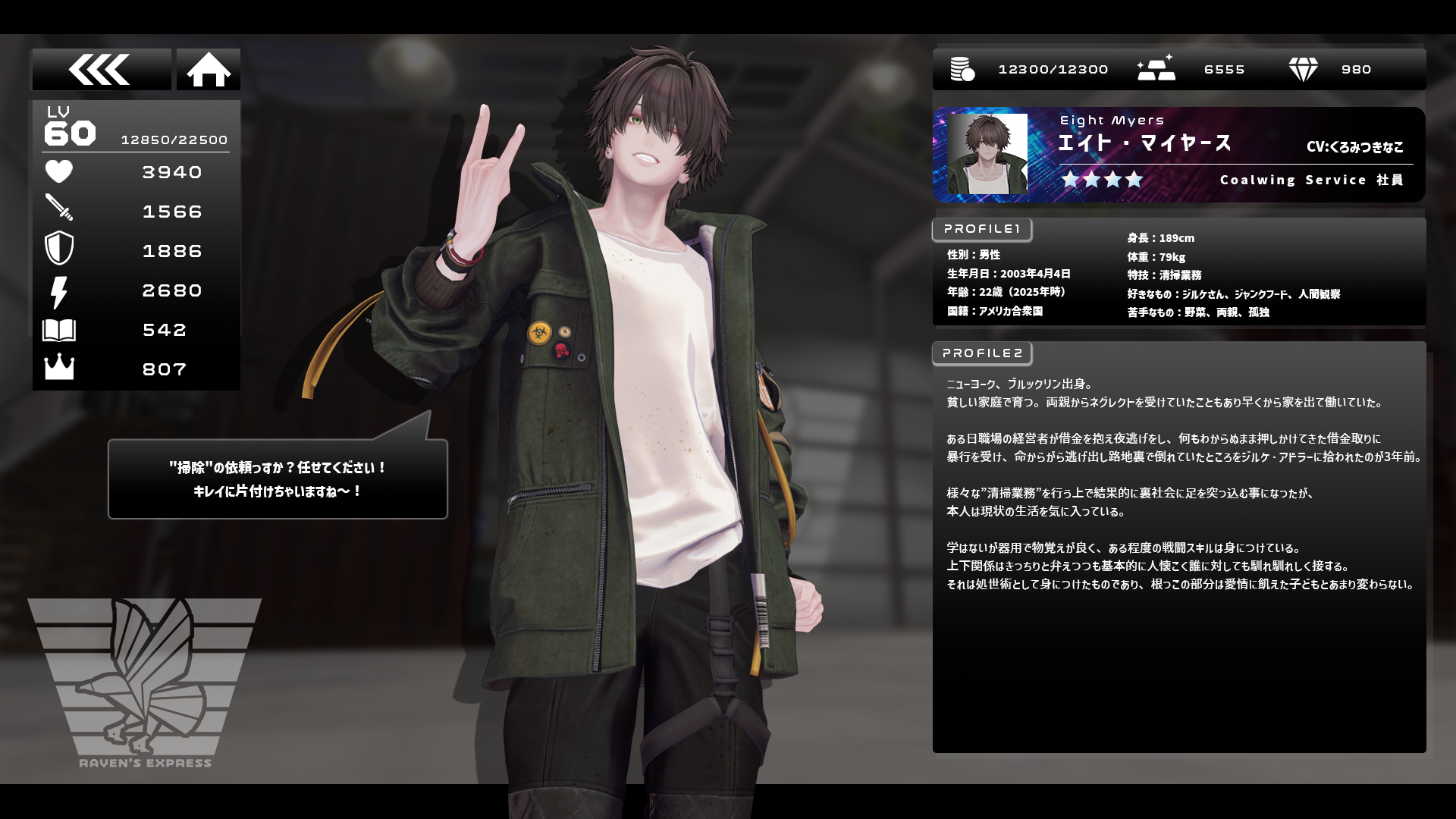
Task: Return to the home screen
Action: point(209,70)
